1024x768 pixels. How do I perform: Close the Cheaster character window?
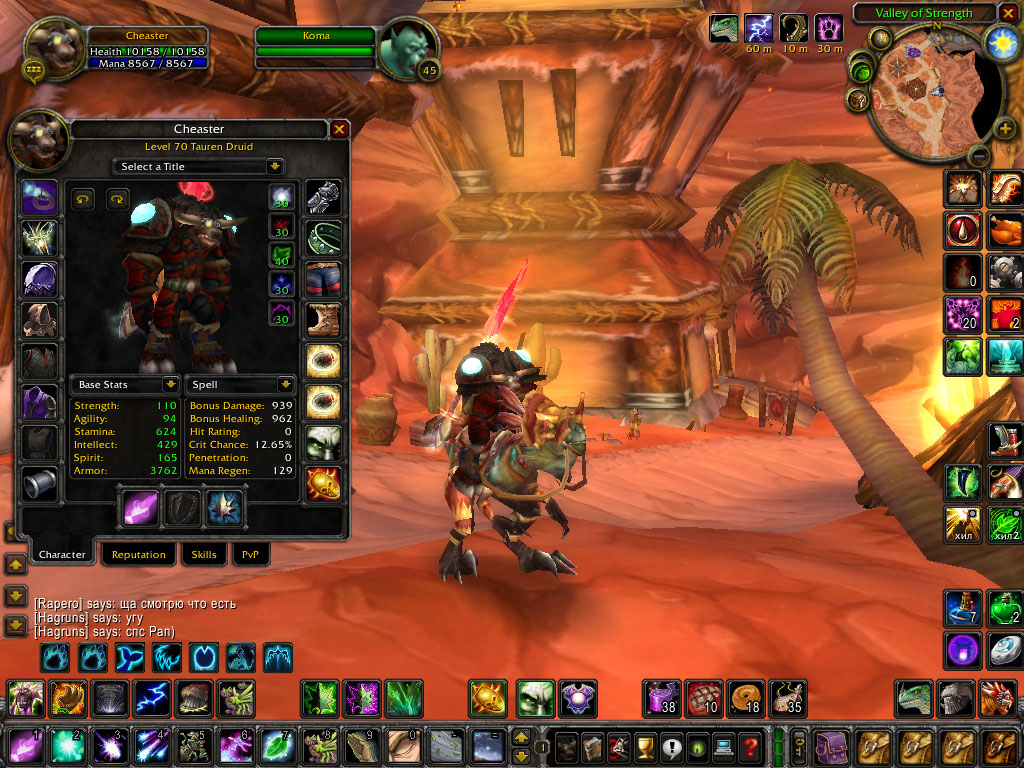point(339,129)
